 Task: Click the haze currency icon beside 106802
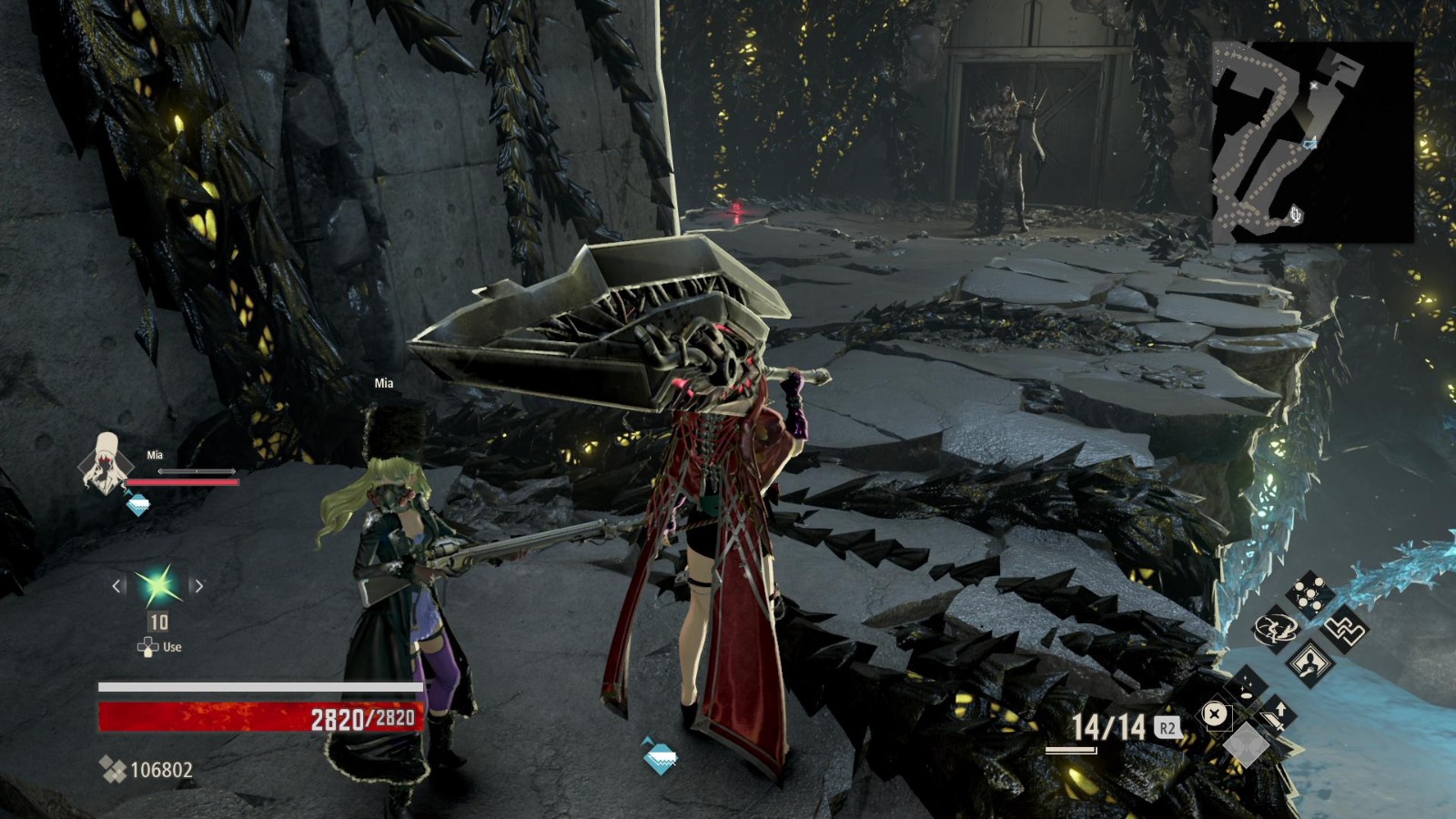(113, 769)
